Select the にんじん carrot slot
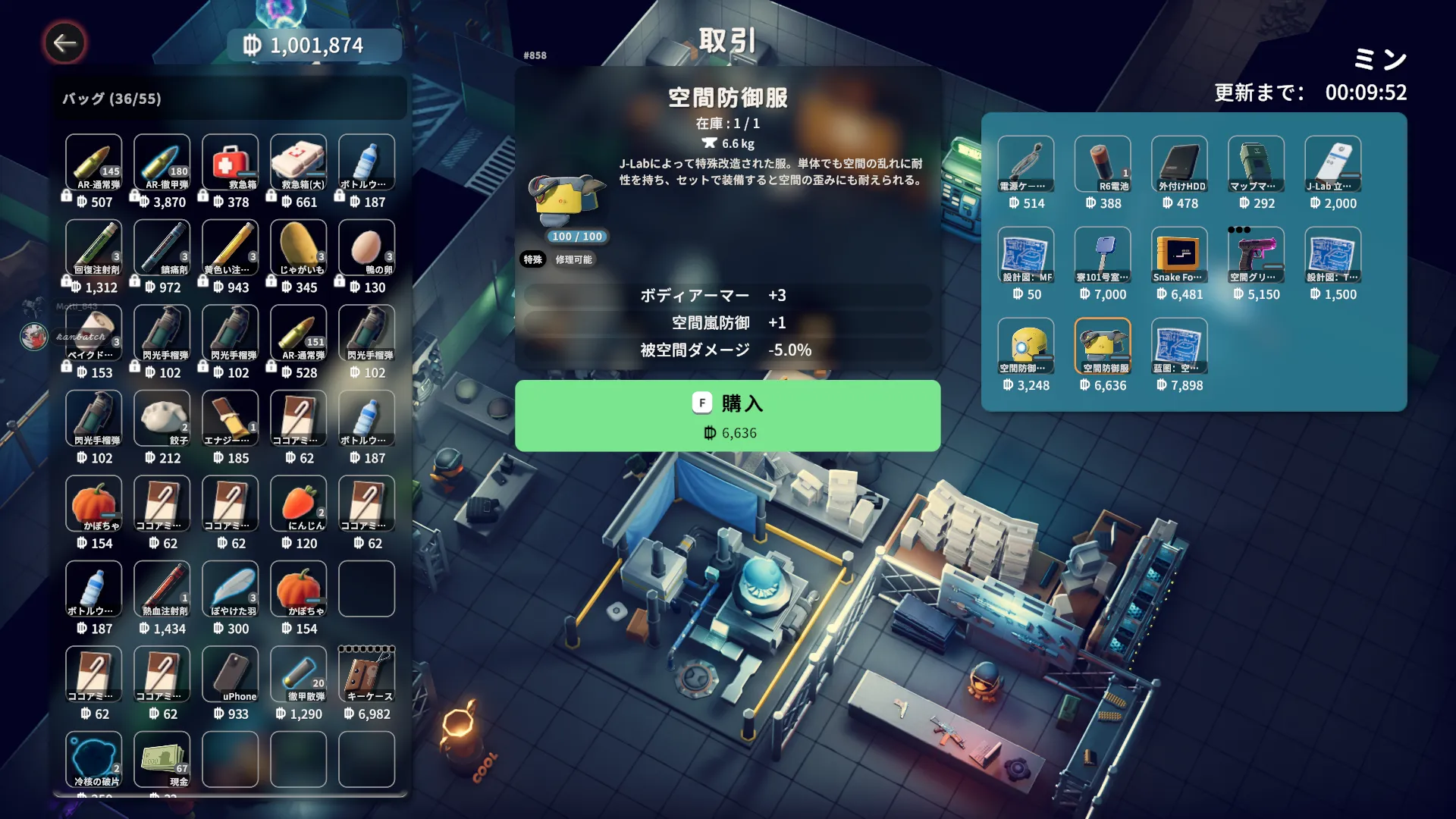This screenshot has height=819, width=1456. click(x=298, y=504)
